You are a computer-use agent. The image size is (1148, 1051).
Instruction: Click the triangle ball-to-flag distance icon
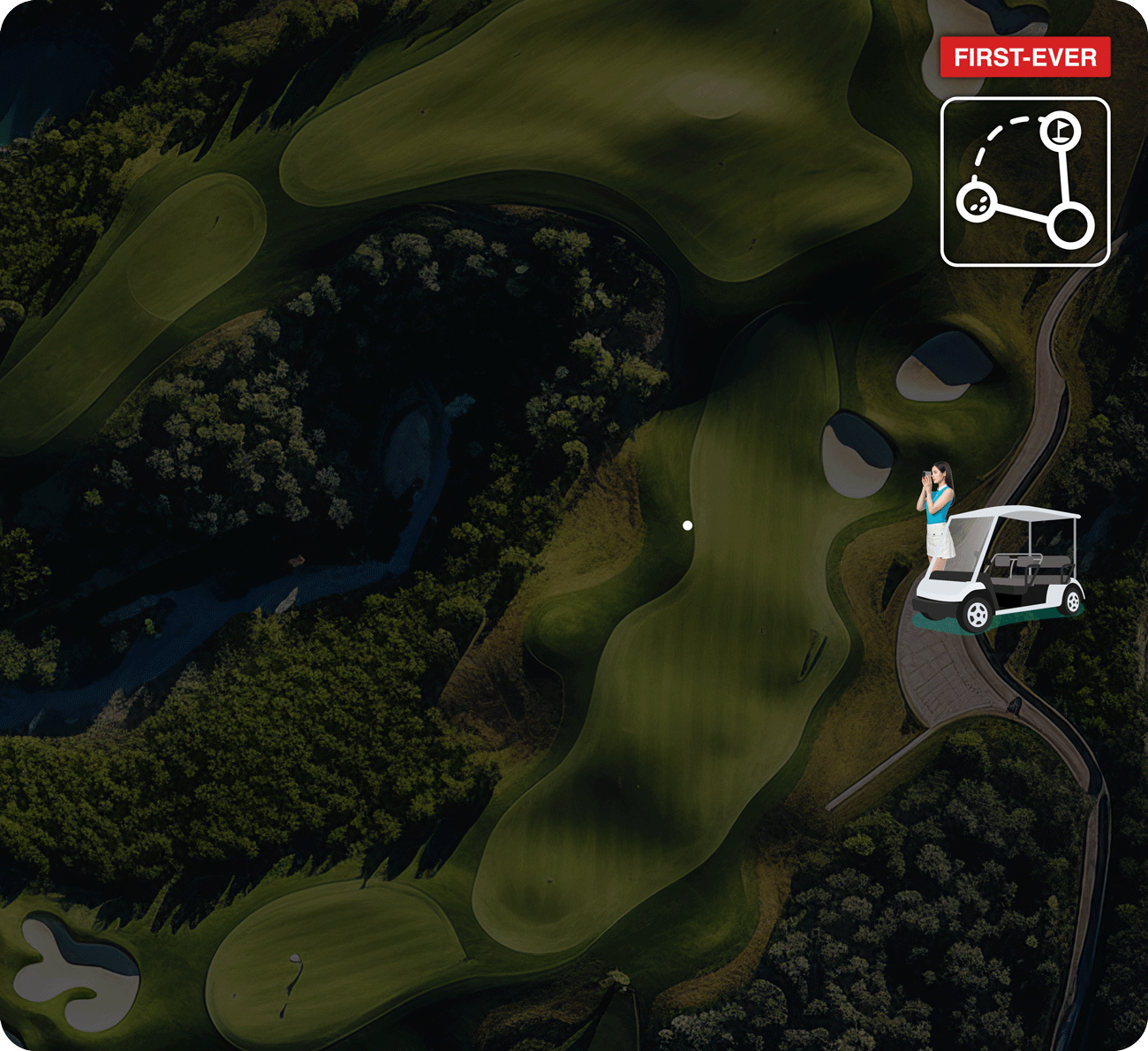(1024, 181)
